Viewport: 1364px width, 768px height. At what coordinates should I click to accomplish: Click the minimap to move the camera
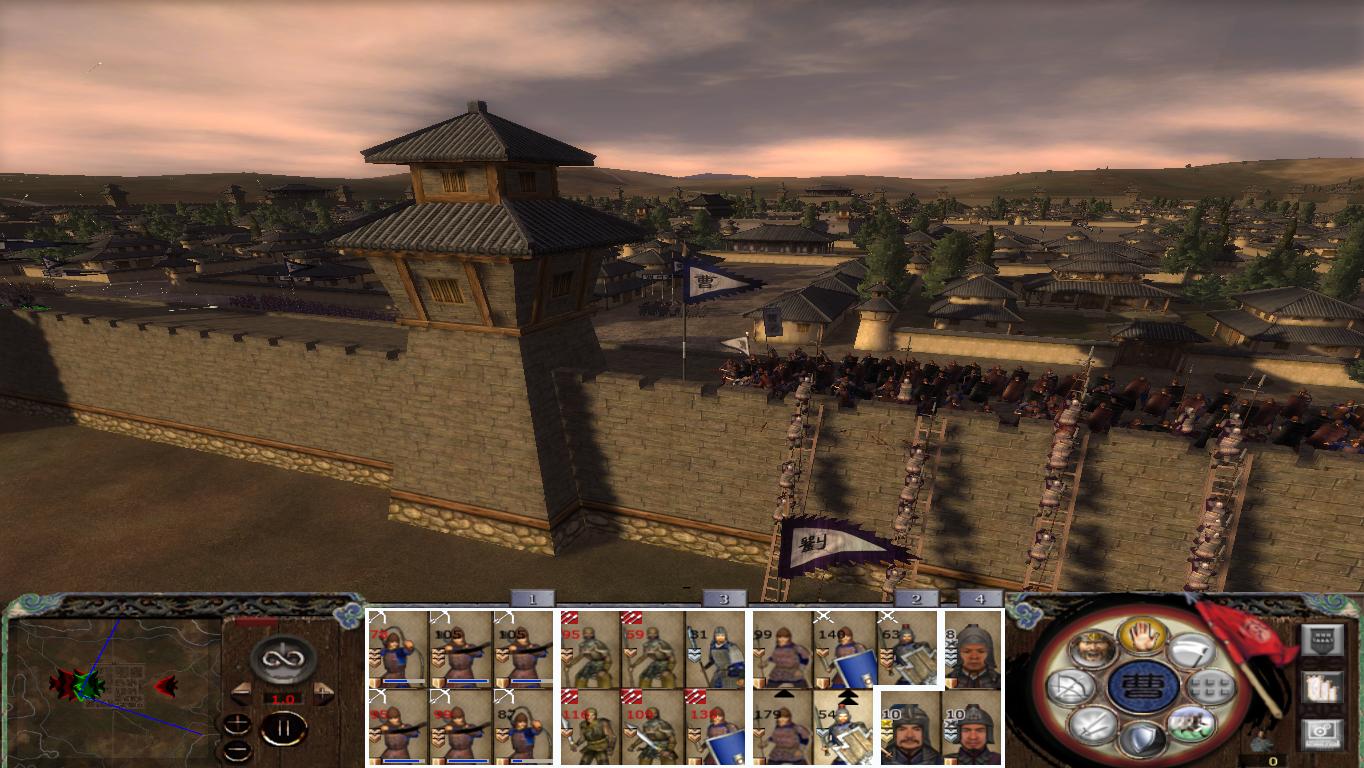(110, 690)
